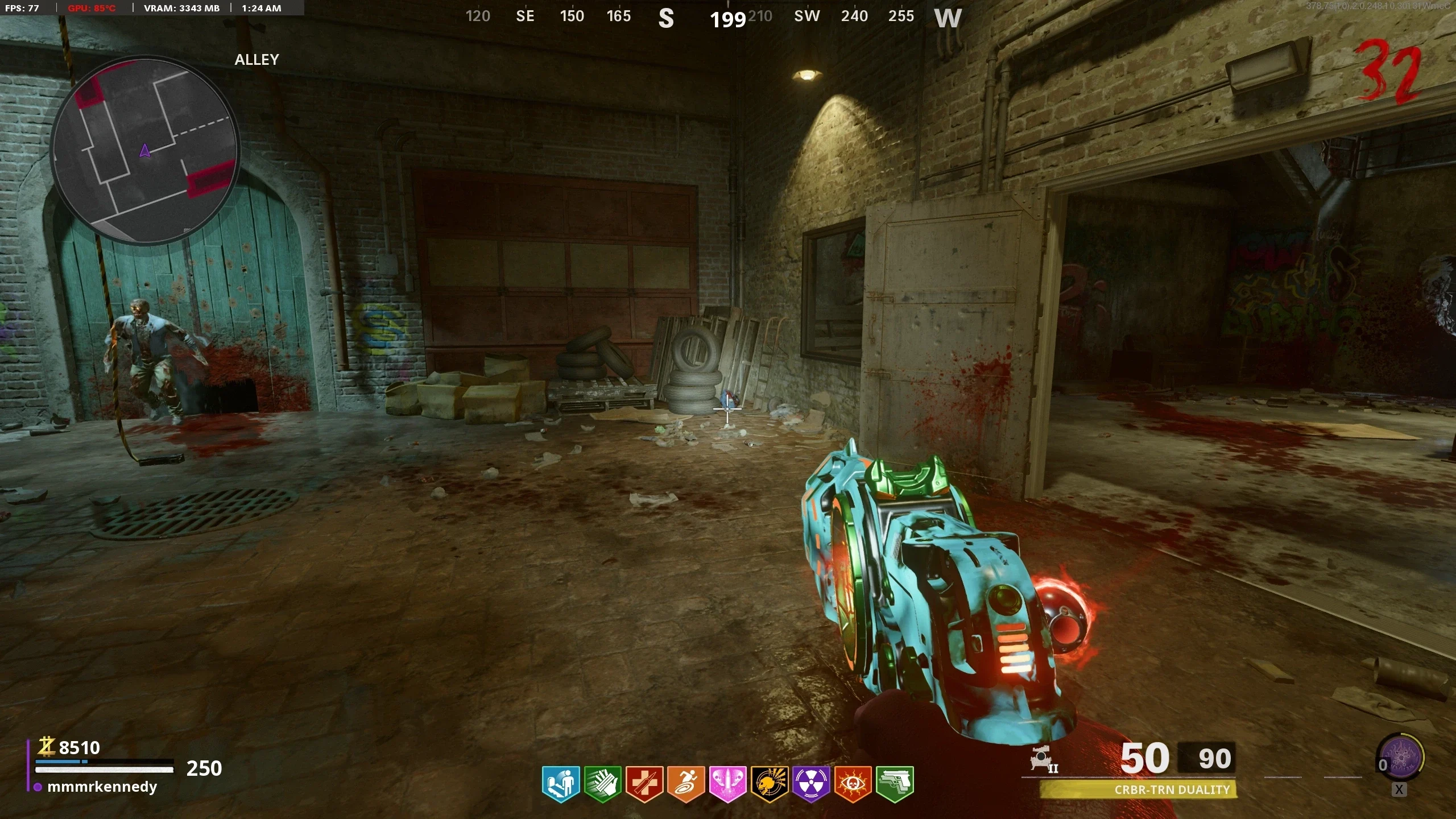The image size is (1456, 819).
Task: Click the mmmrkennedy player name tag
Action: pos(102,787)
